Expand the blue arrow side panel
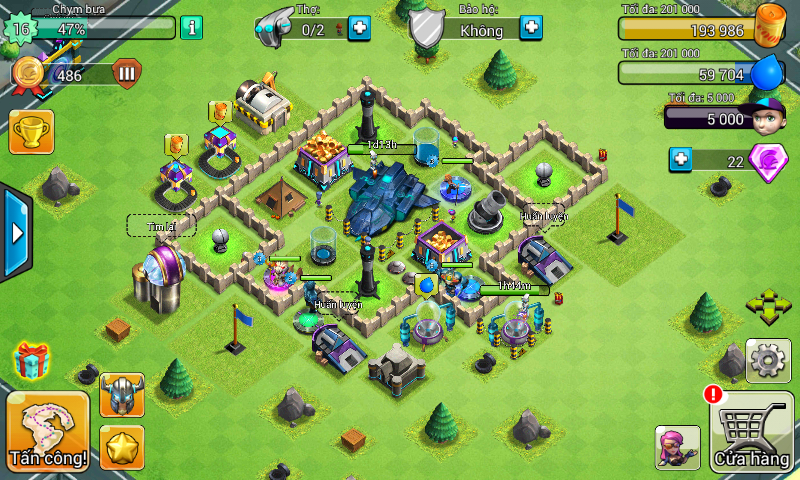 (x=15, y=233)
